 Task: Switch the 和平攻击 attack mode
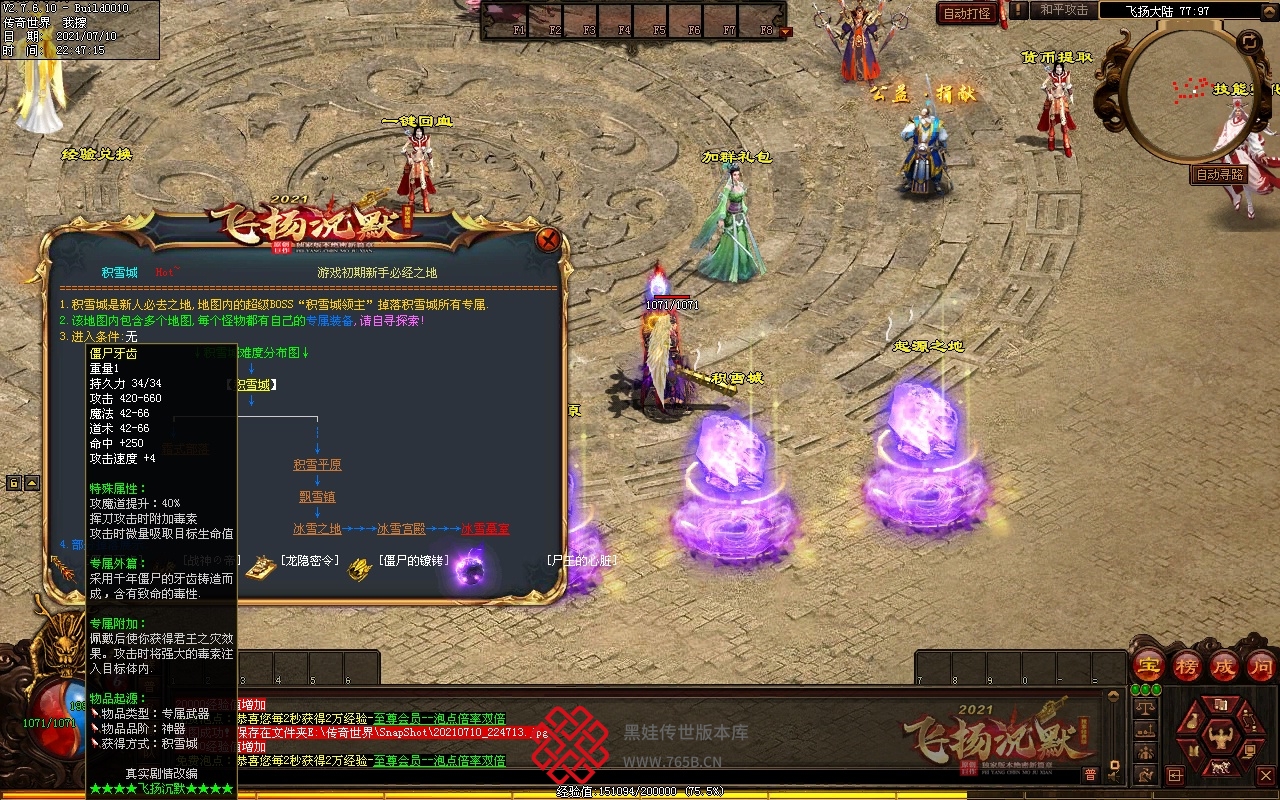point(1063,10)
